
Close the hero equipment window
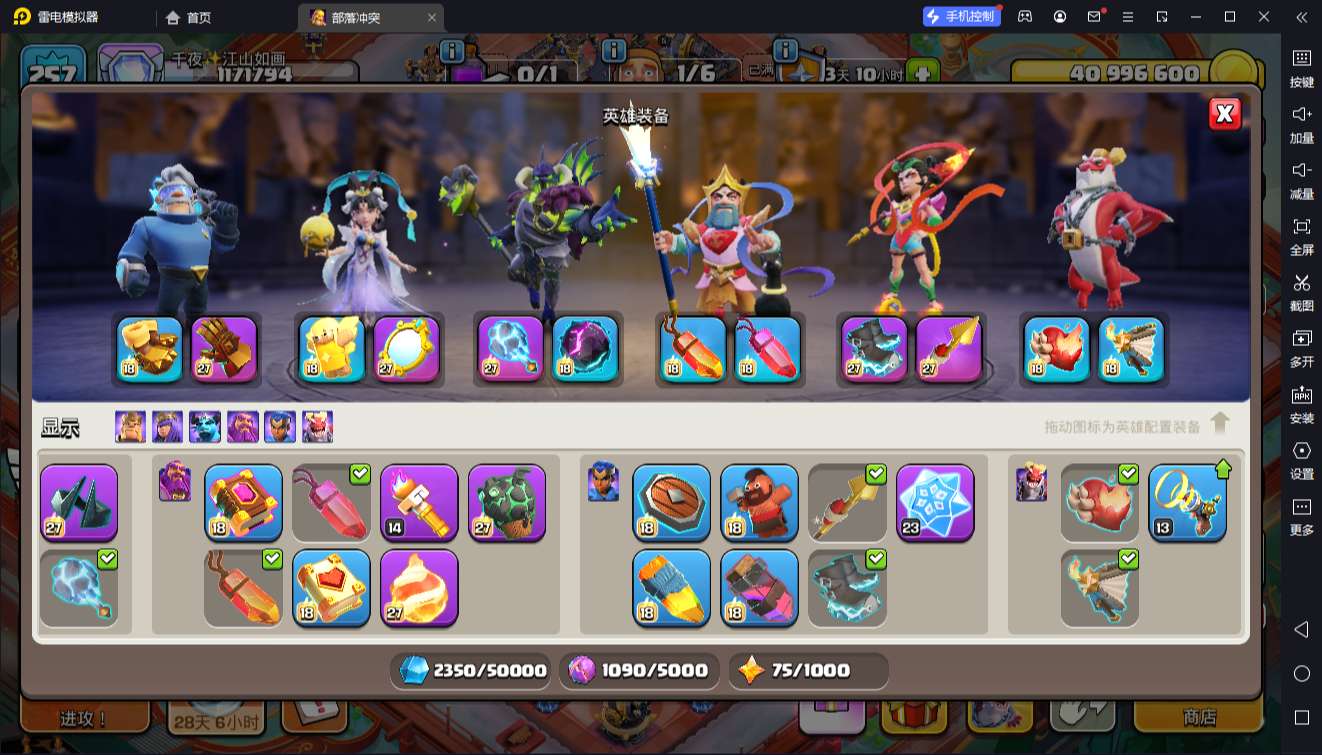click(x=1224, y=114)
